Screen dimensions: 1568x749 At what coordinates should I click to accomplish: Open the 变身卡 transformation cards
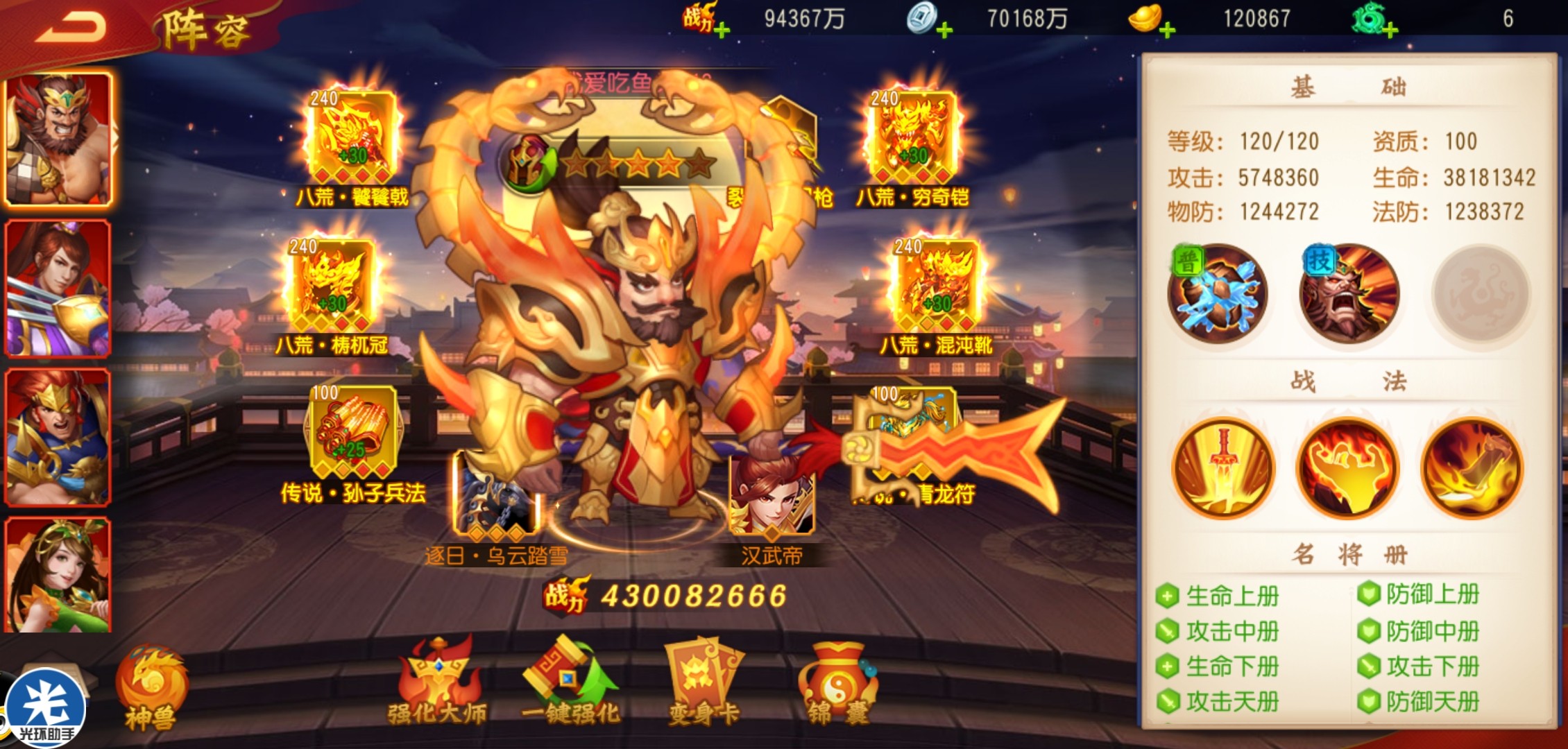point(703,683)
